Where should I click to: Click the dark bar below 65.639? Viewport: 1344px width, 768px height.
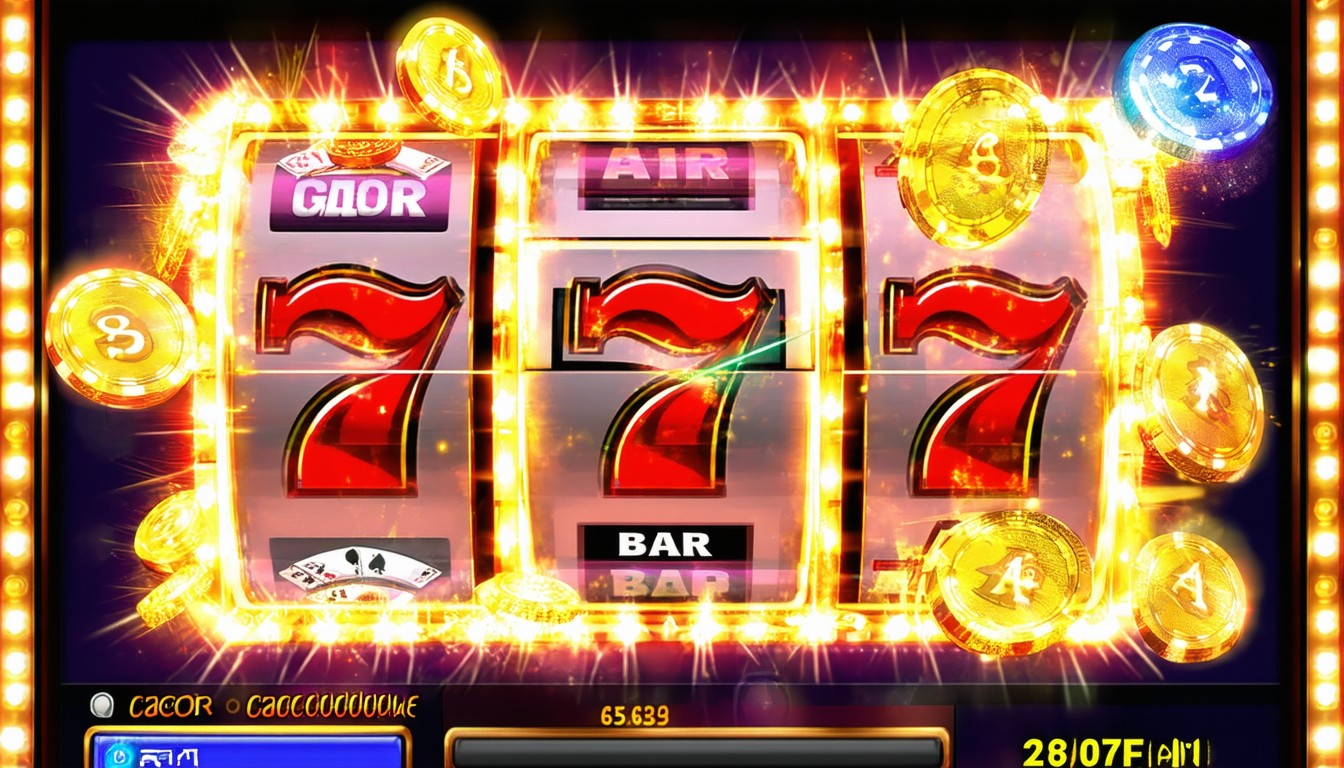point(697,750)
